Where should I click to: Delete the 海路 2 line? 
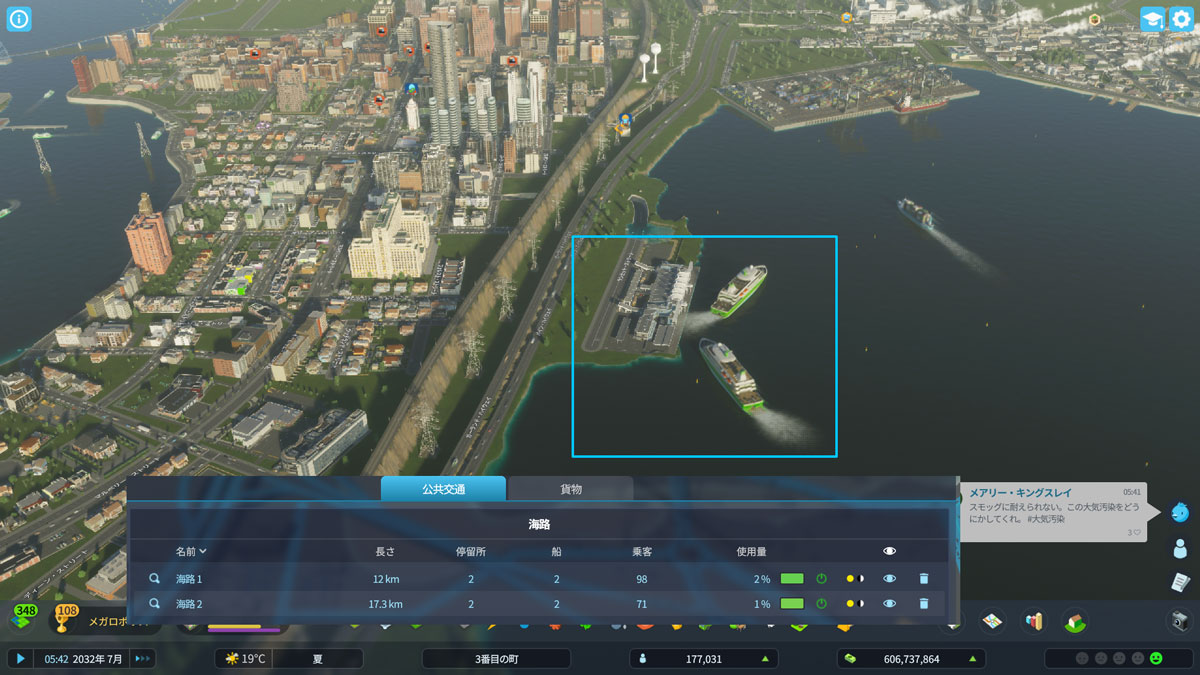(923, 604)
